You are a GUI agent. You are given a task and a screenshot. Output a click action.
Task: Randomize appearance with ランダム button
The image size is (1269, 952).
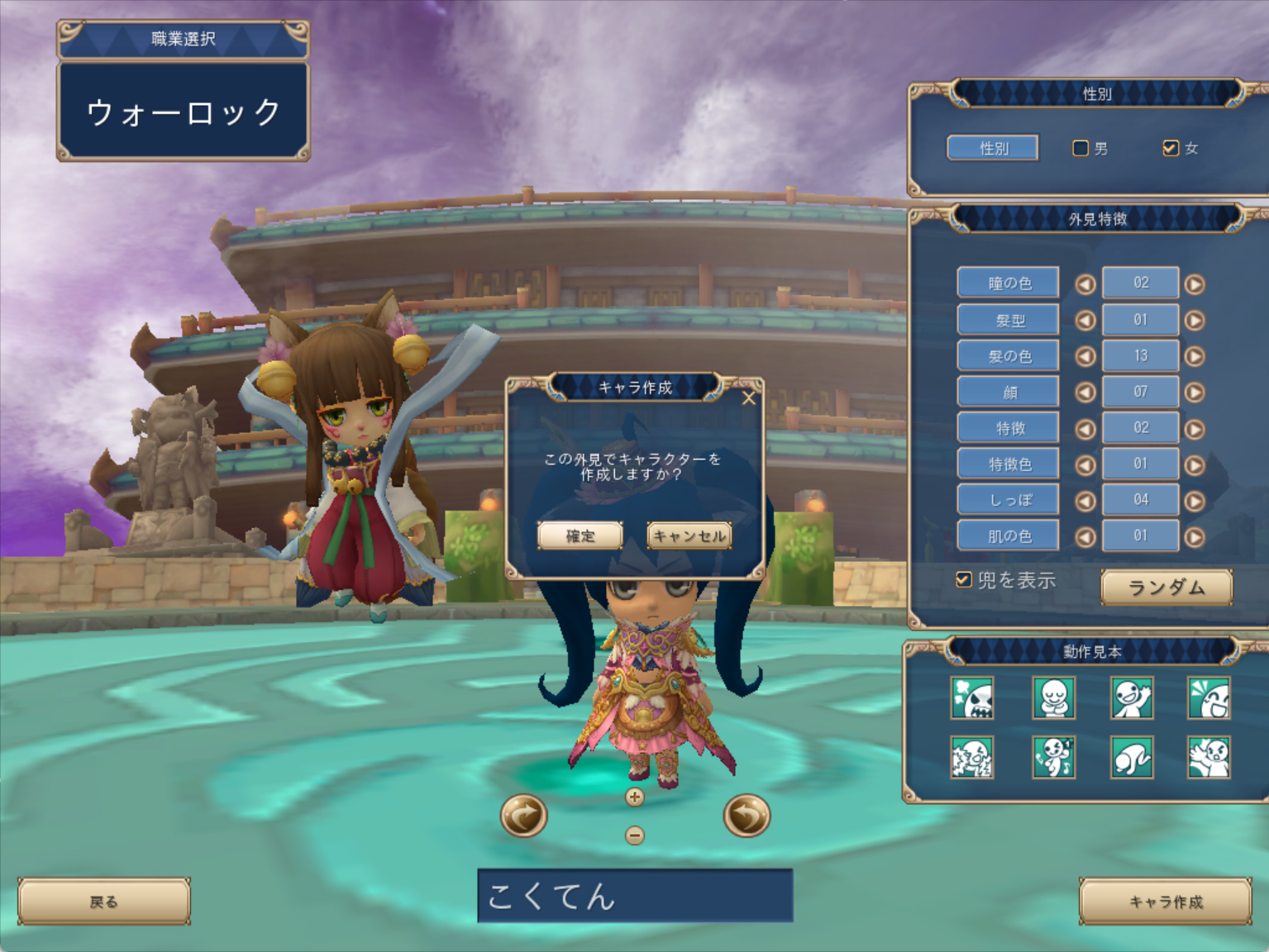pos(1166,588)
